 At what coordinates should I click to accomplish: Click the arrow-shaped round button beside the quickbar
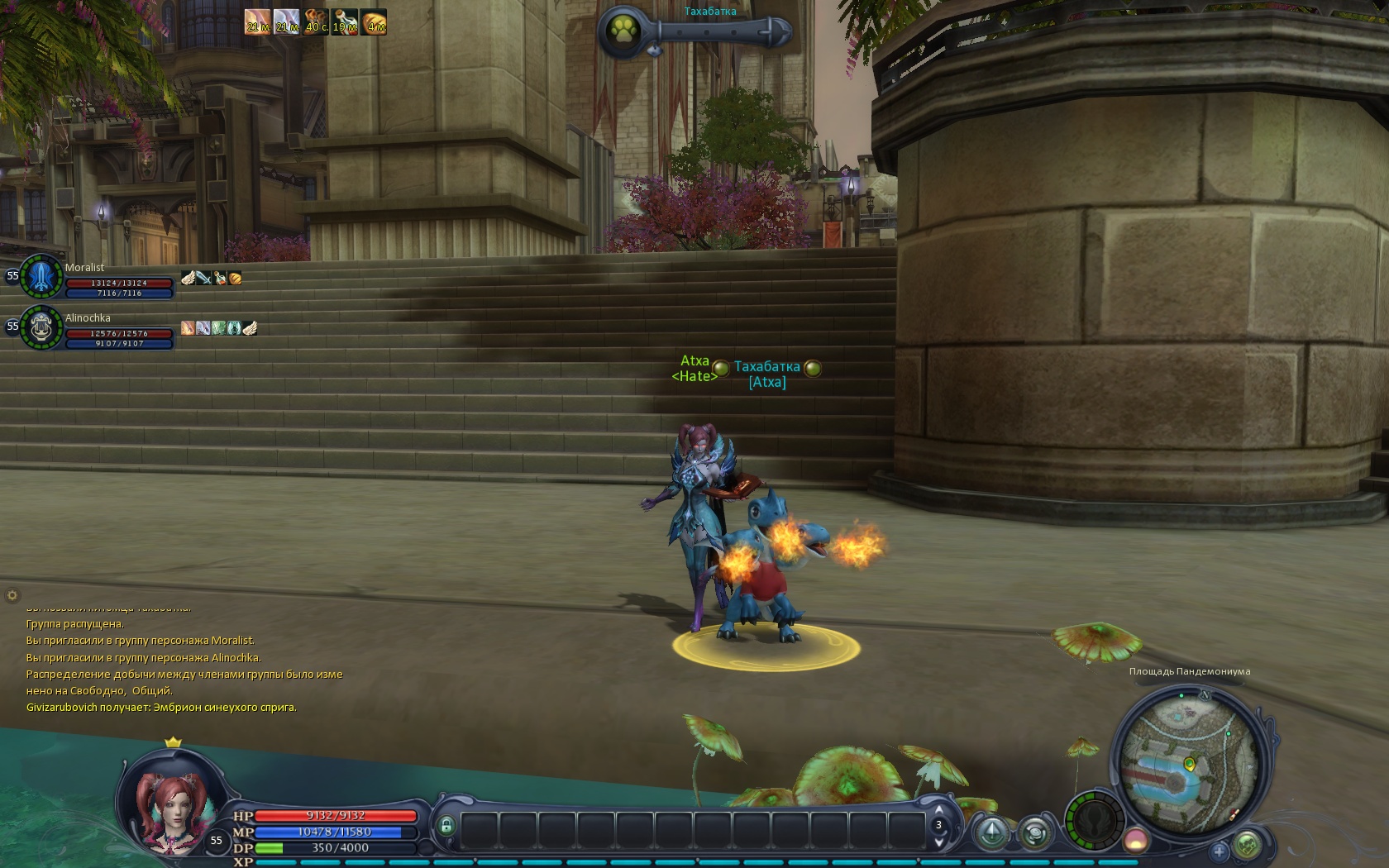coord(992,832)
